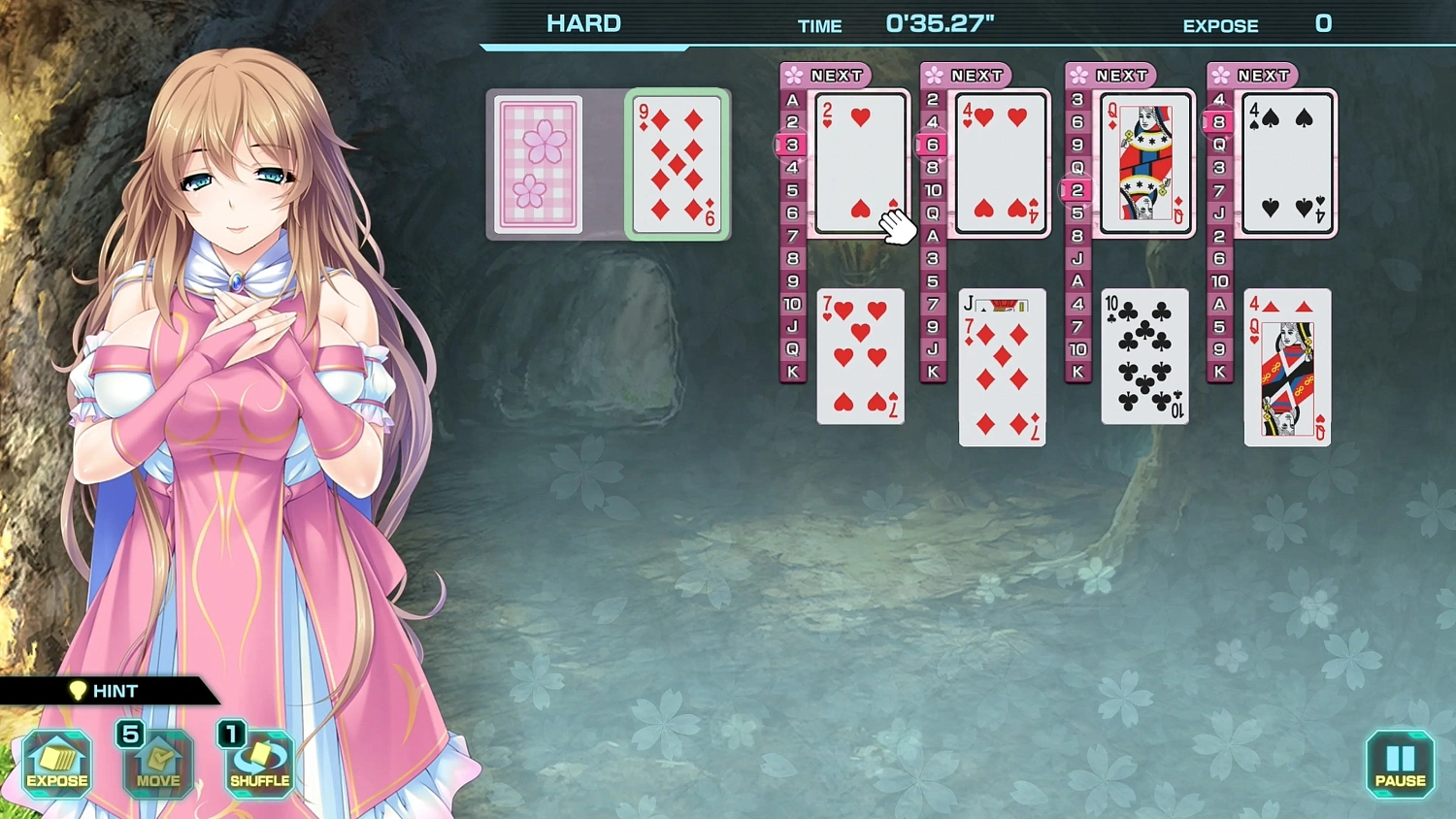Click the Expose action icon bottom left

55,765
